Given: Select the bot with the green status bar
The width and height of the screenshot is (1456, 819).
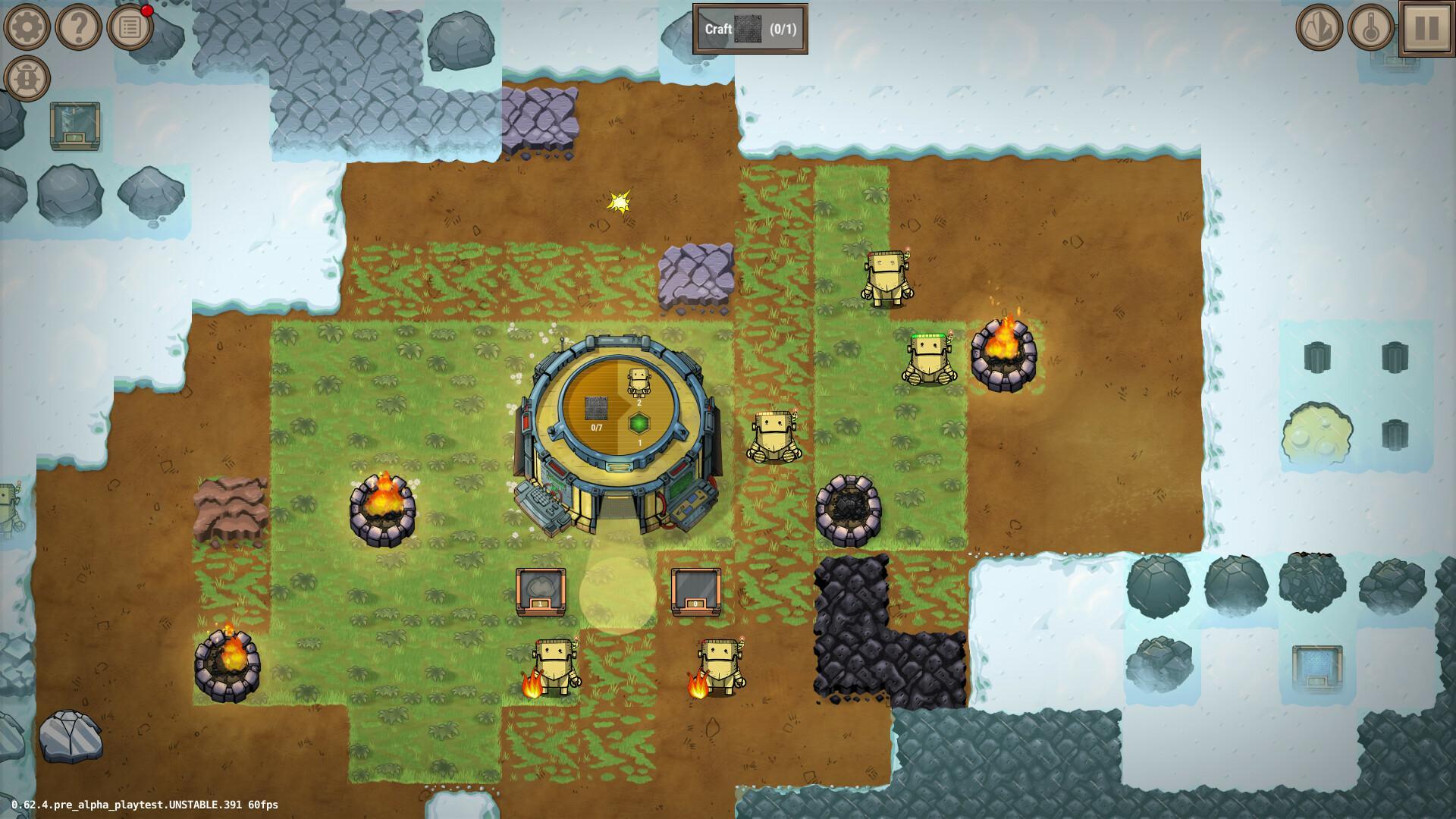Looking at the screenshot, I should (x=929, y=356).
